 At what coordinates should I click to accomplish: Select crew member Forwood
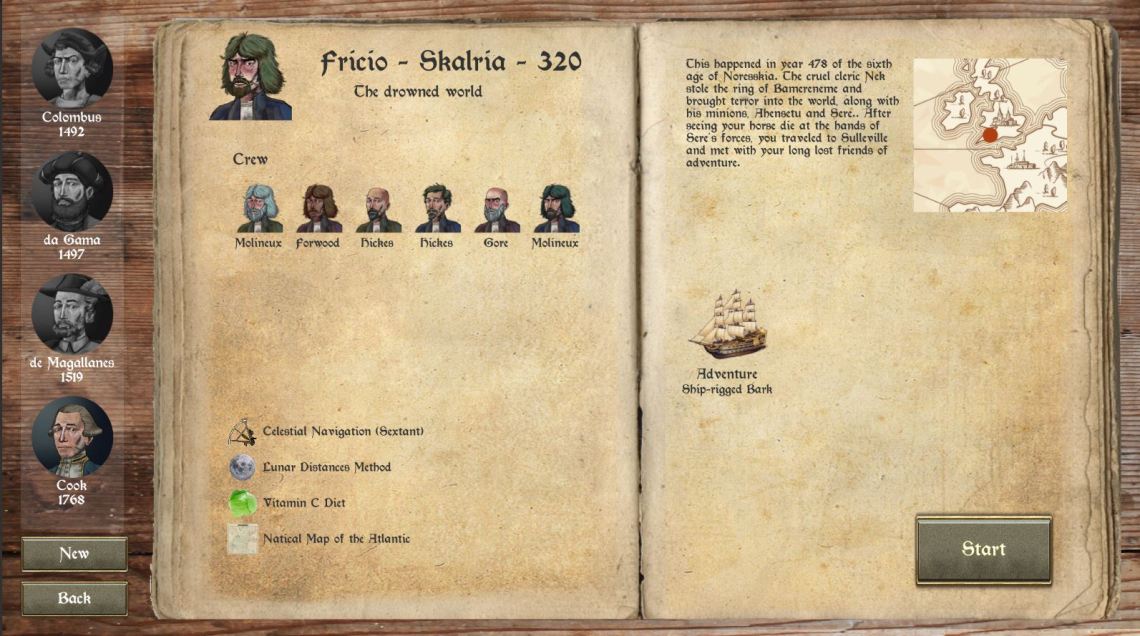[x=318, y=209]
